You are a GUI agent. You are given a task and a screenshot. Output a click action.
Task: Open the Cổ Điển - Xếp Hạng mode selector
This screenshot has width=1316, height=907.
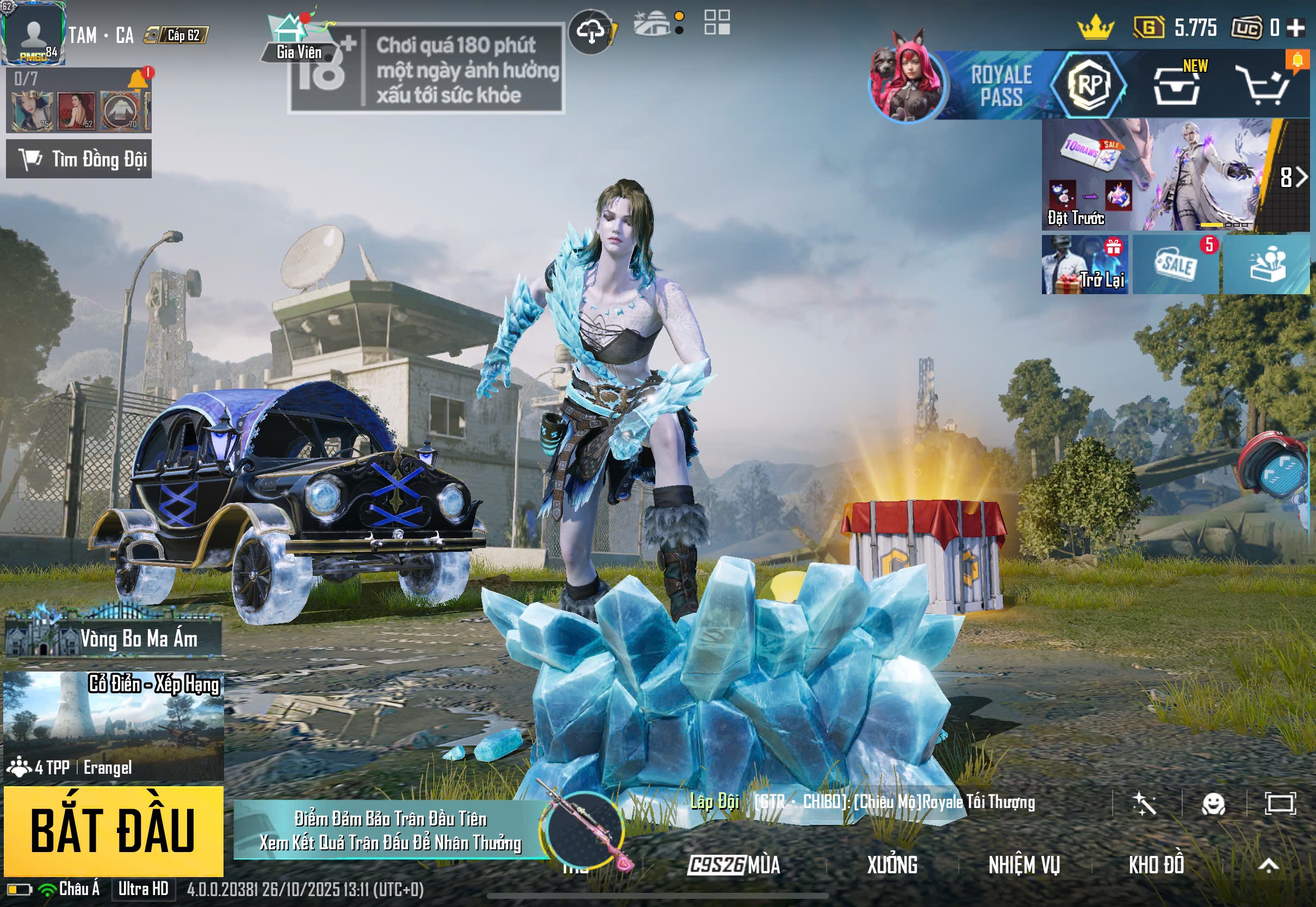coord(113,726)
